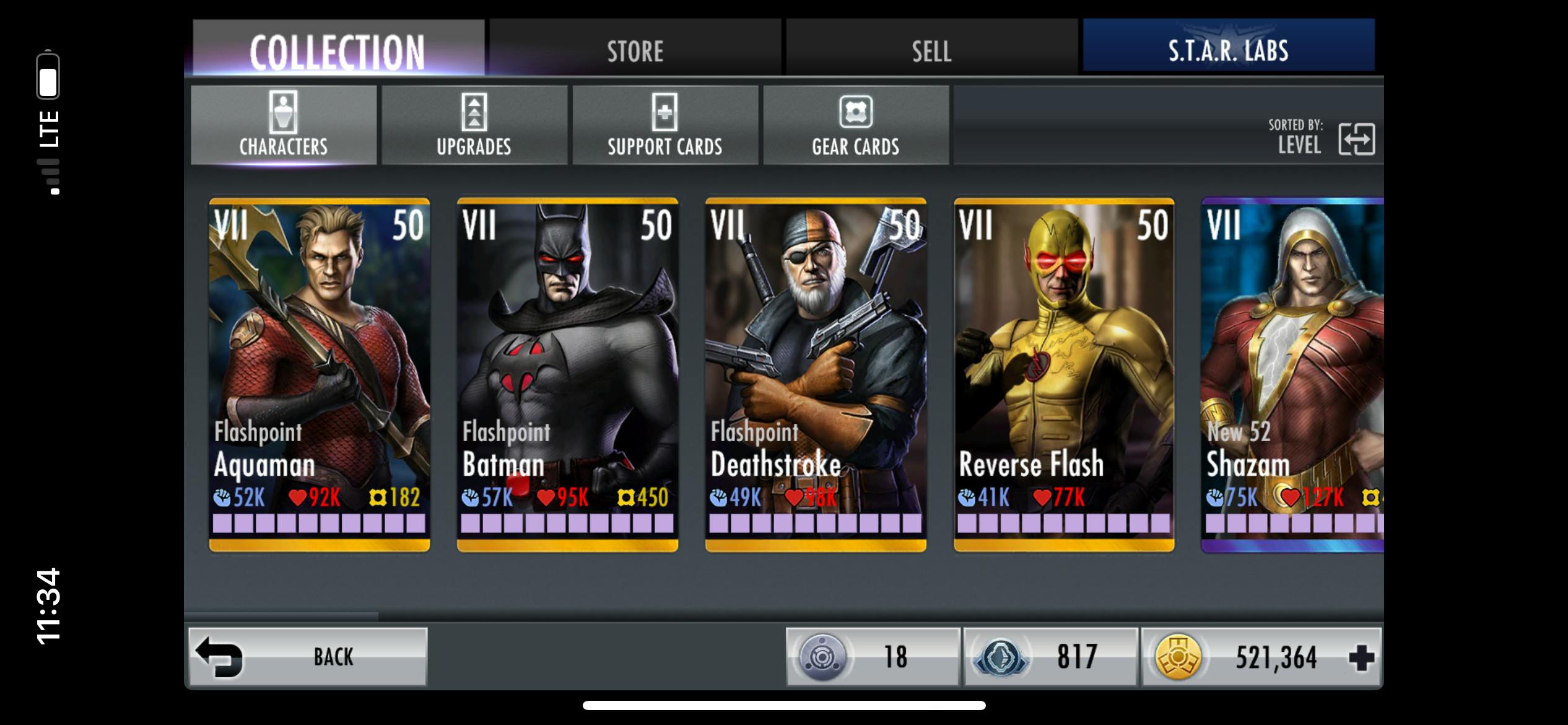Screen dimensions: 1568x725
Task: Show the Characters category
Action: coord(284,125)
